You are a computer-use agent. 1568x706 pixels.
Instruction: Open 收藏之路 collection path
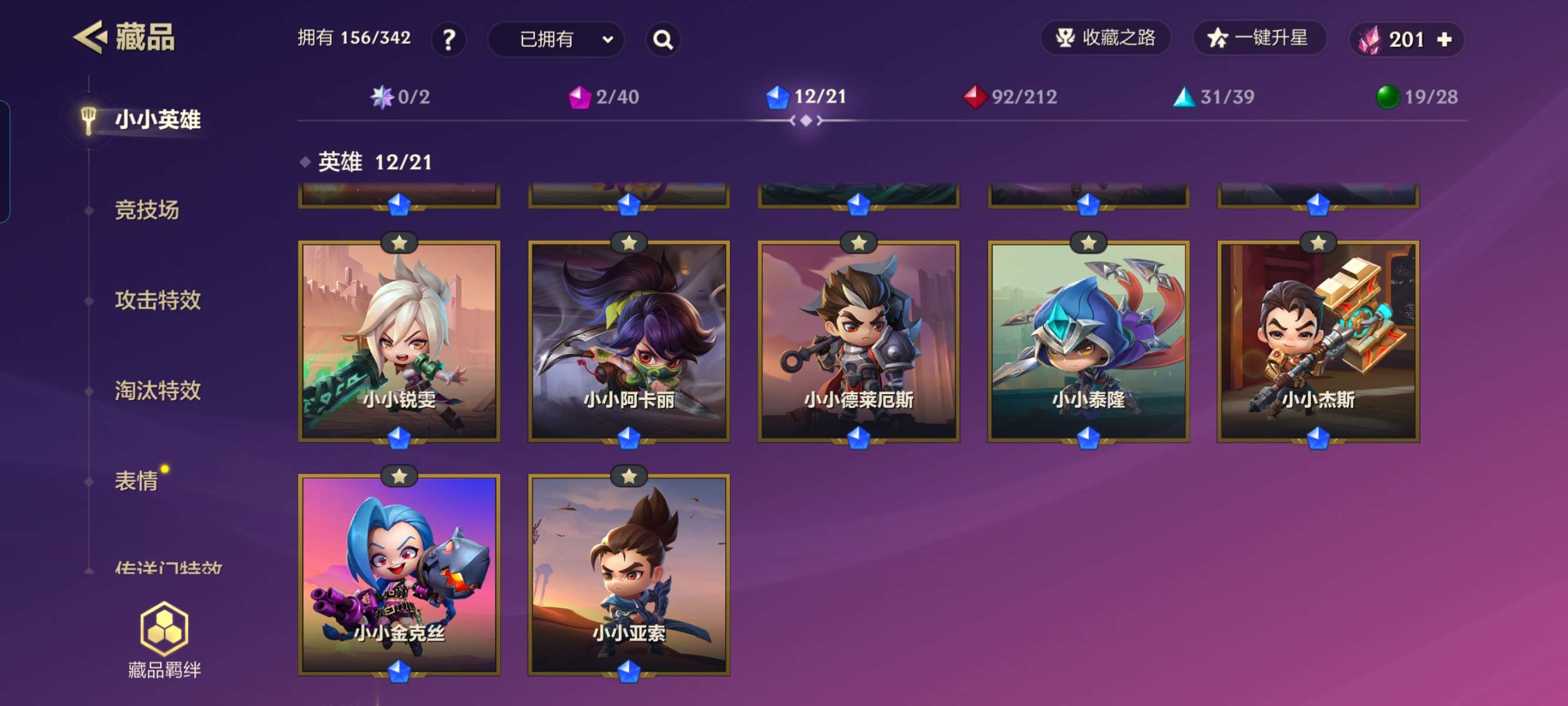1105,38
